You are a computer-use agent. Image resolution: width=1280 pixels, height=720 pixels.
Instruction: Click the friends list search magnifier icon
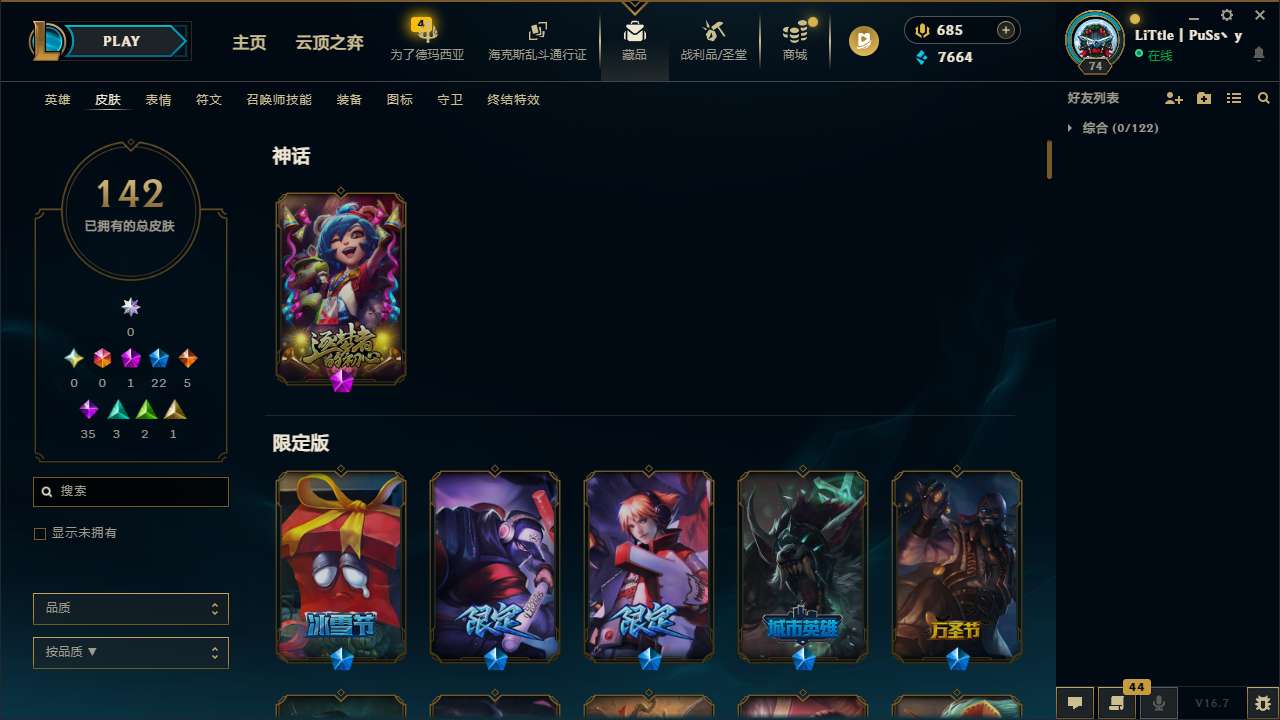1264,98
